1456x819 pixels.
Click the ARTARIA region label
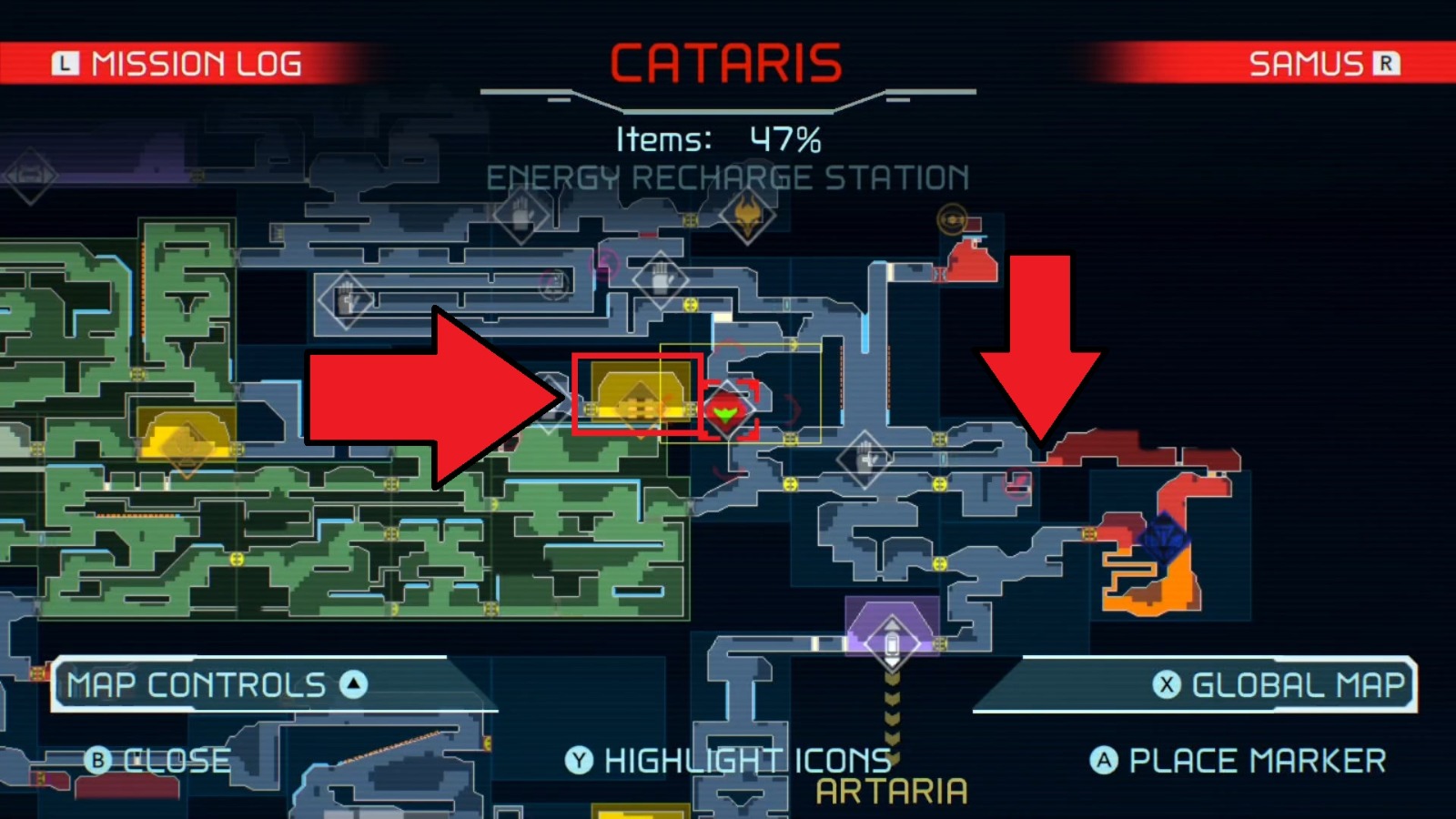point(889,790)
